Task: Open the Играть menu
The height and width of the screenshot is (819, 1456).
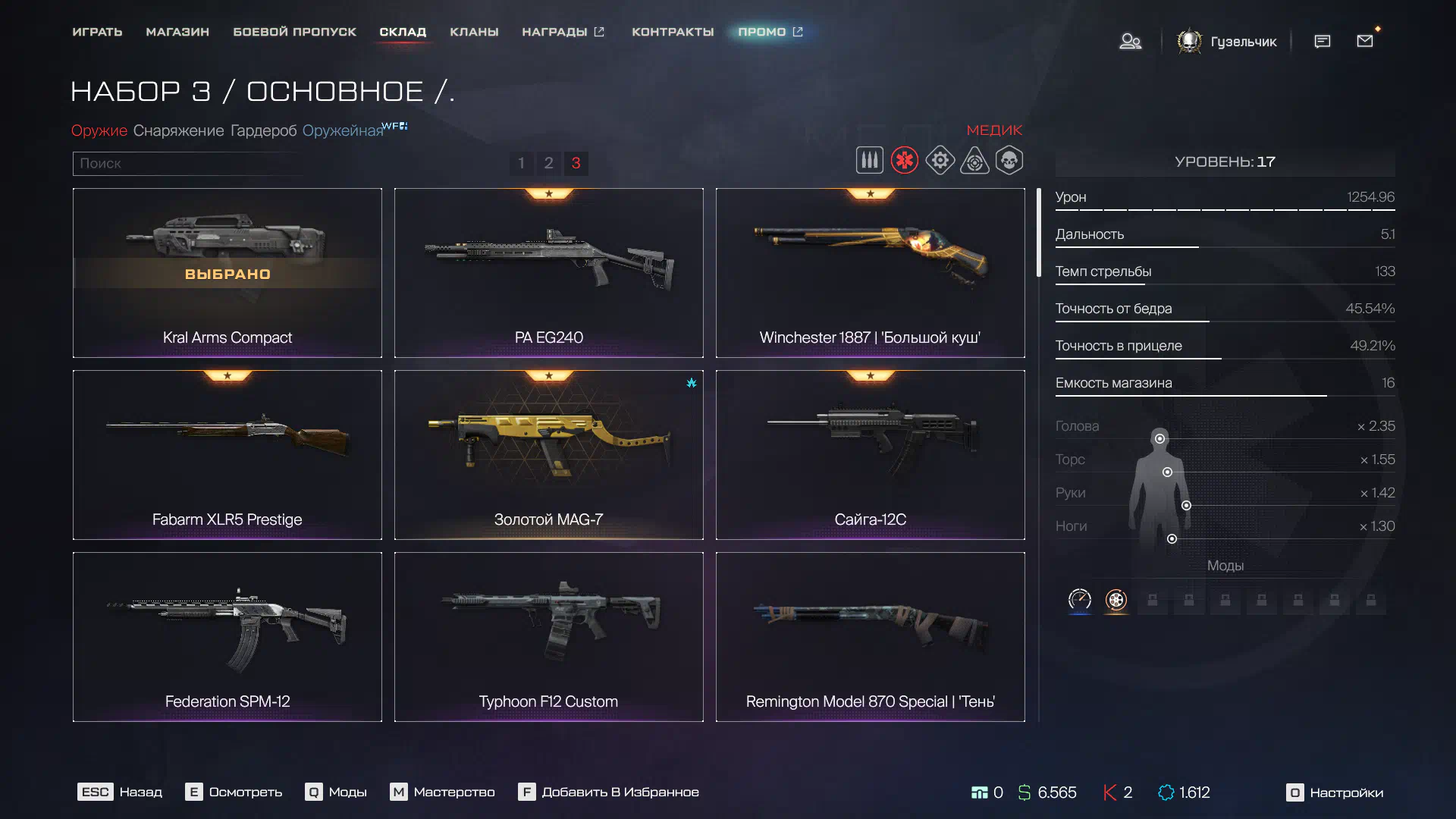Action: (x=97, y=32)
